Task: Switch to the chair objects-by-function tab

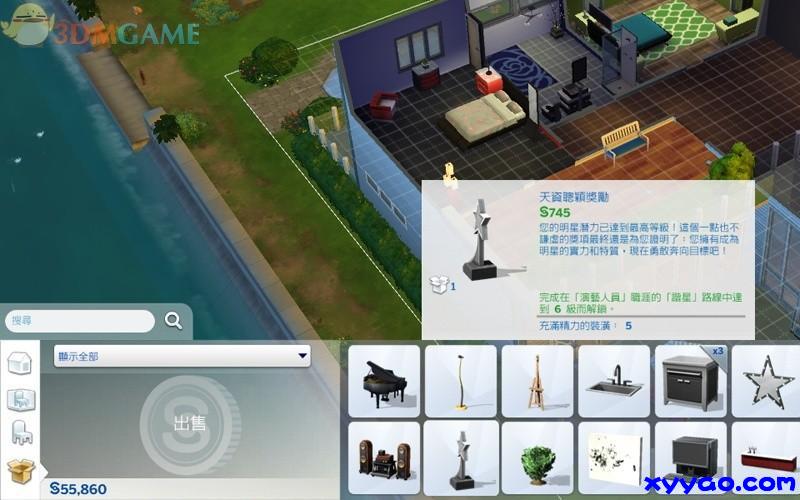Action: coord(20,433)
